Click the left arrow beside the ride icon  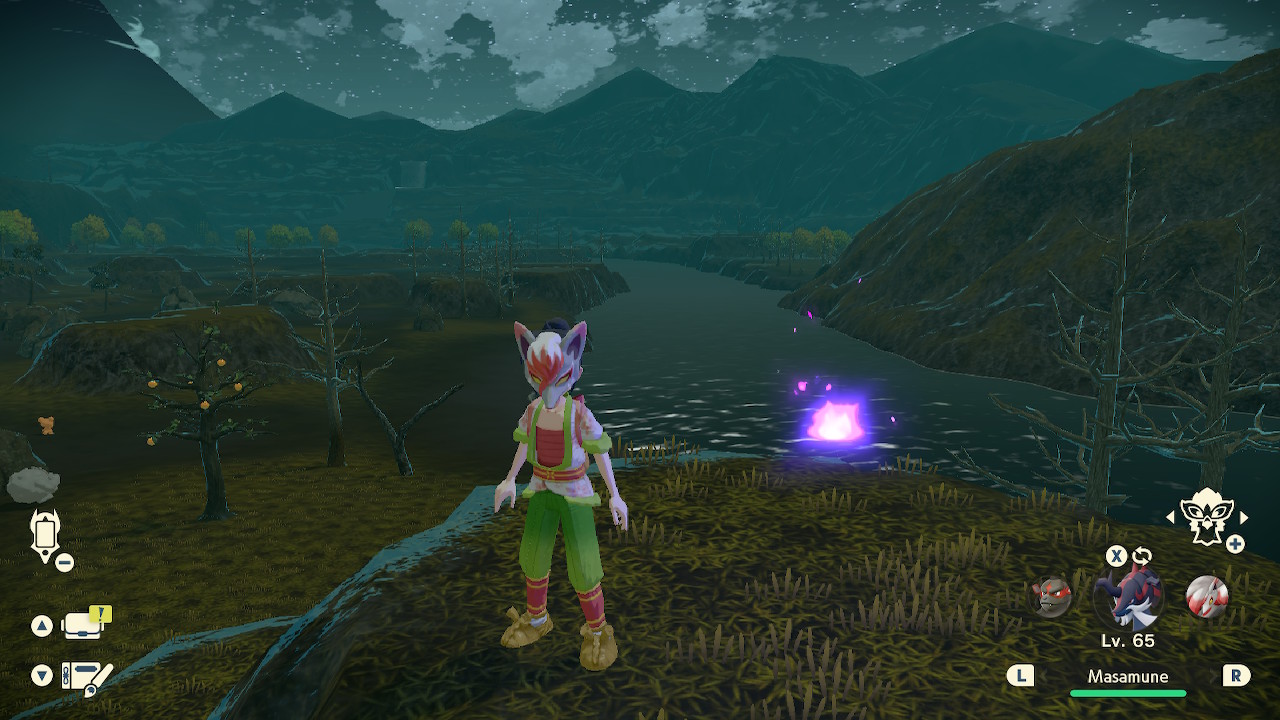tap(1171, 517)
